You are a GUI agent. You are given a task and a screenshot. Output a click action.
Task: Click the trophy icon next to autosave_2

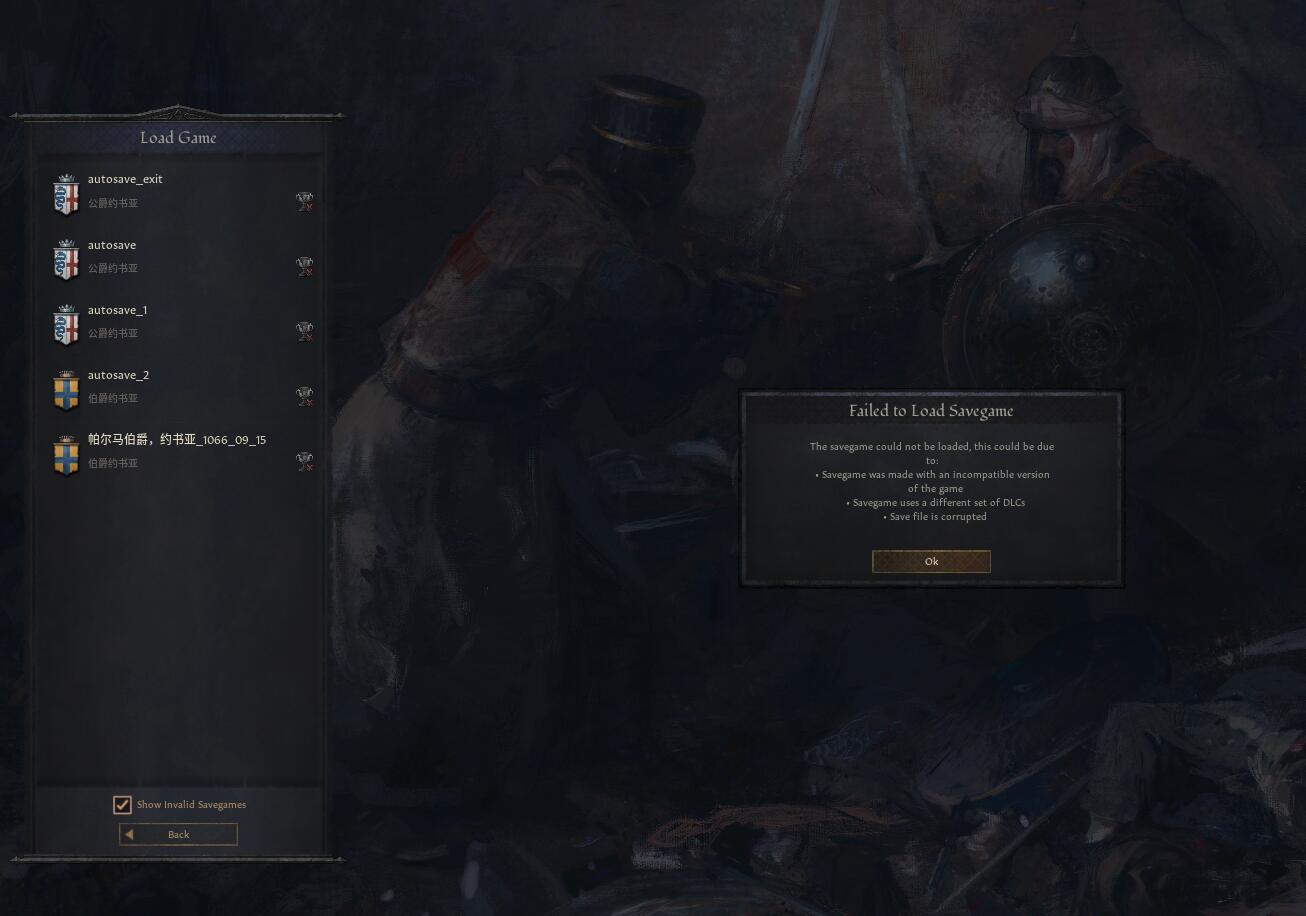(305, 396)
